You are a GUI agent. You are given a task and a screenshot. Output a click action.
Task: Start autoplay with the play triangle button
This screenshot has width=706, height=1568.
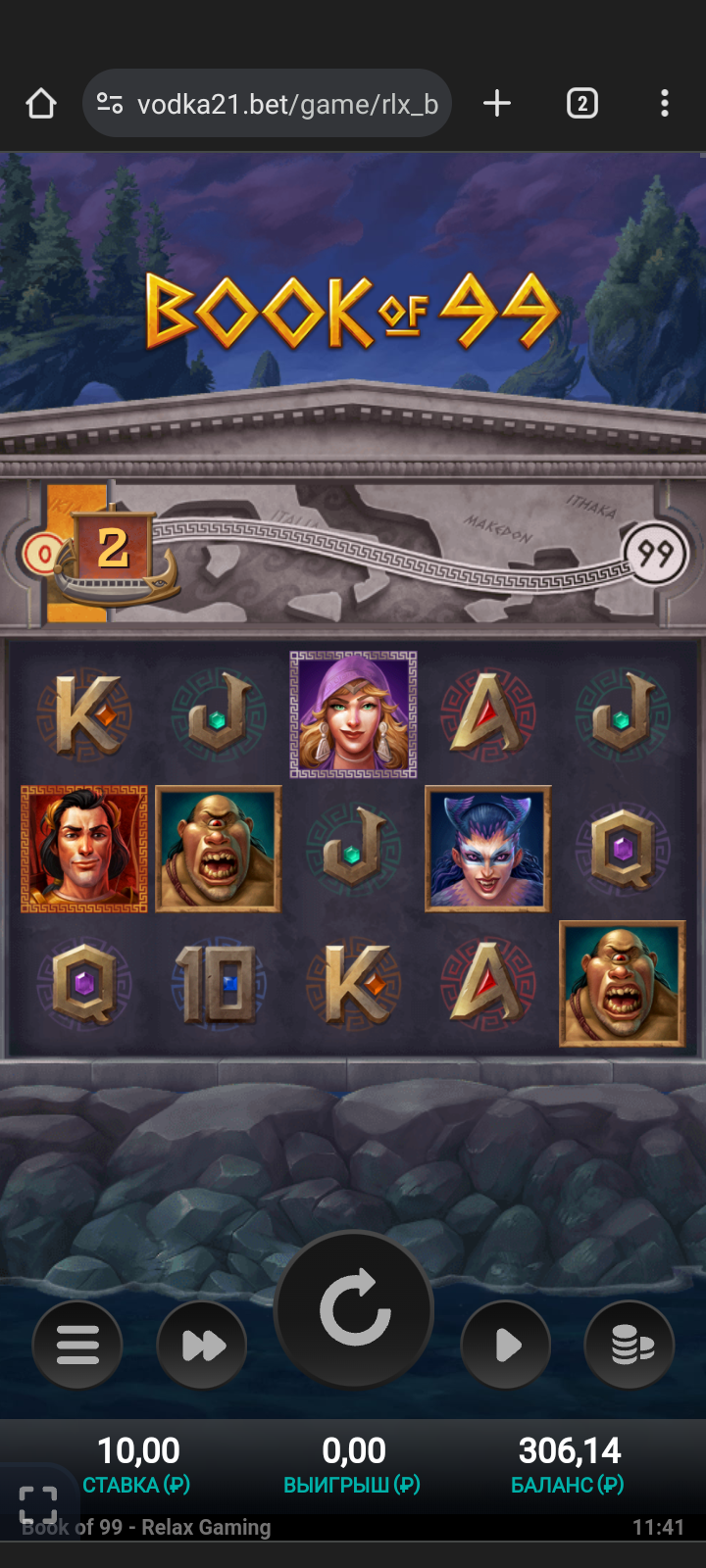tap(506, 1345)
